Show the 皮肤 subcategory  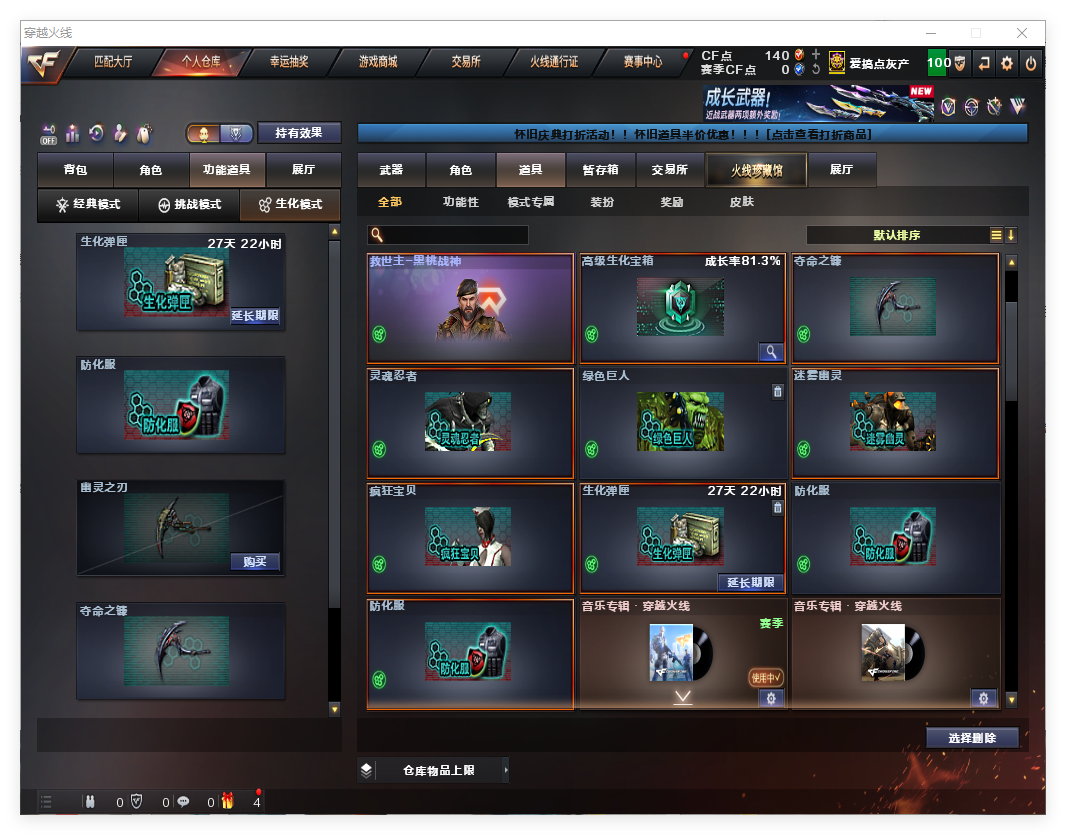[x=742, y=202]
